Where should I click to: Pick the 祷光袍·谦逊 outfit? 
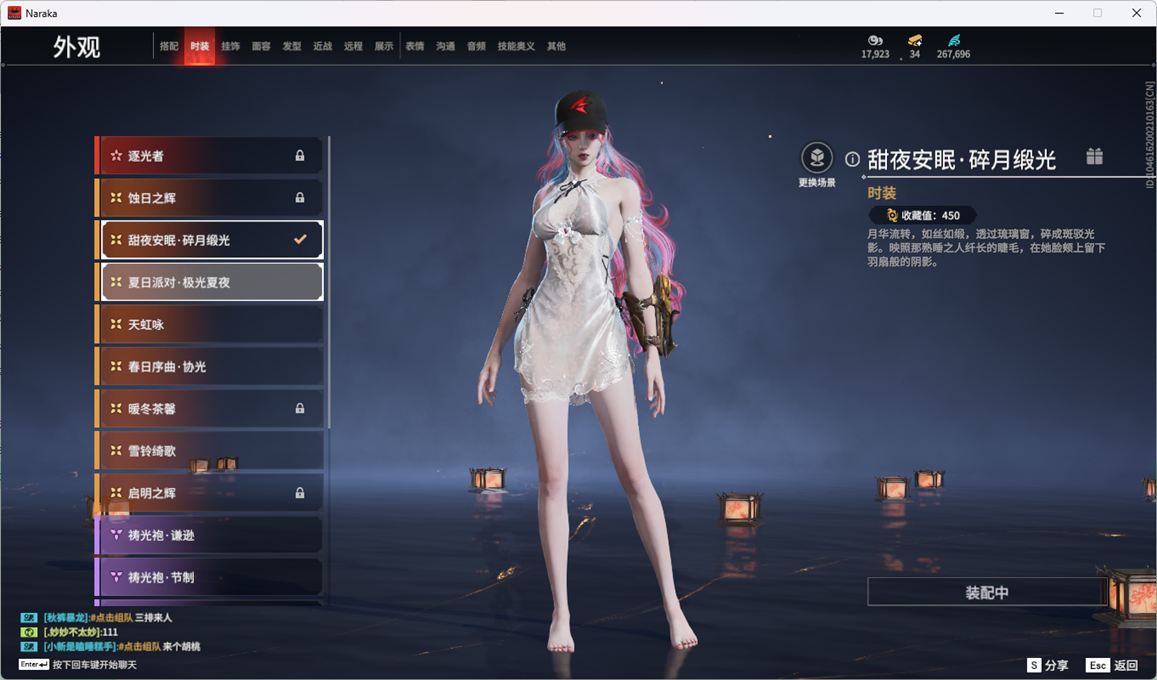pyautogui.click(x=210, y=535)
